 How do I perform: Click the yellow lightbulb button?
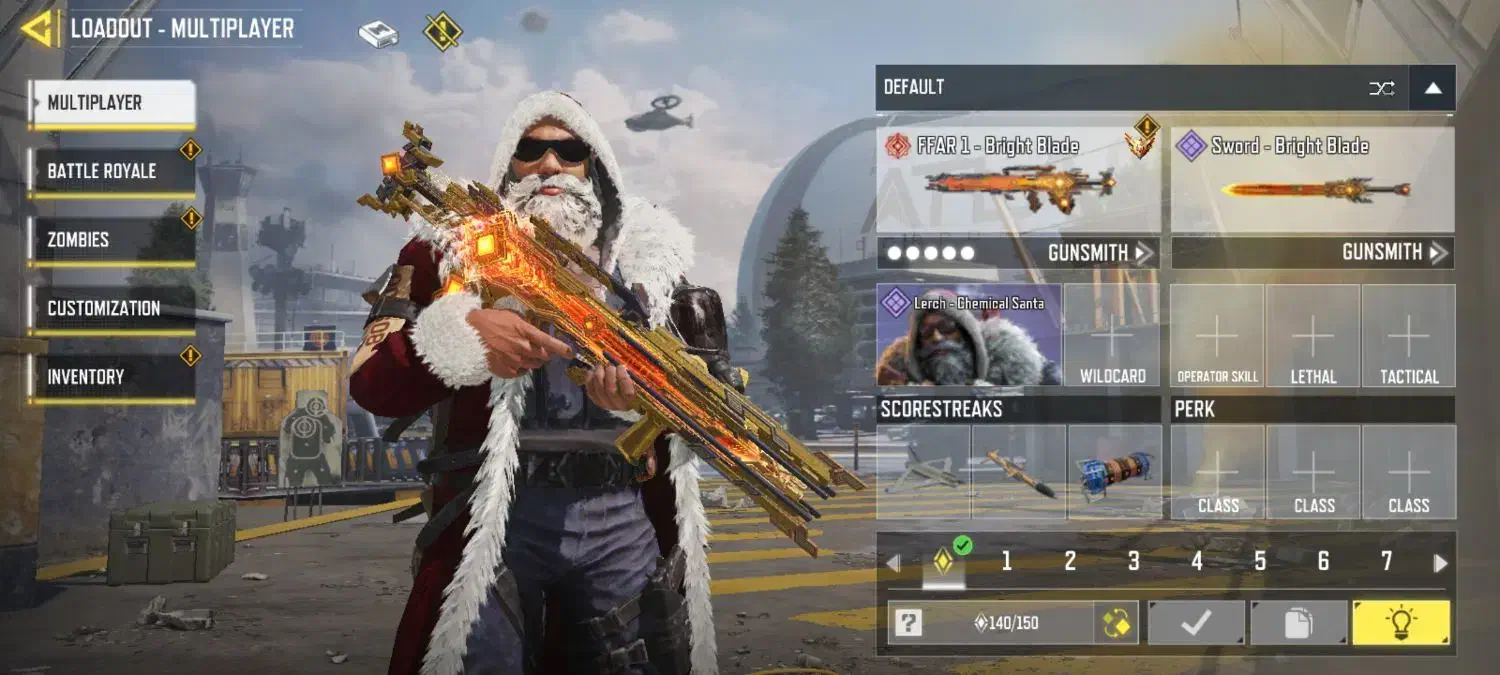coord(1400,623)
